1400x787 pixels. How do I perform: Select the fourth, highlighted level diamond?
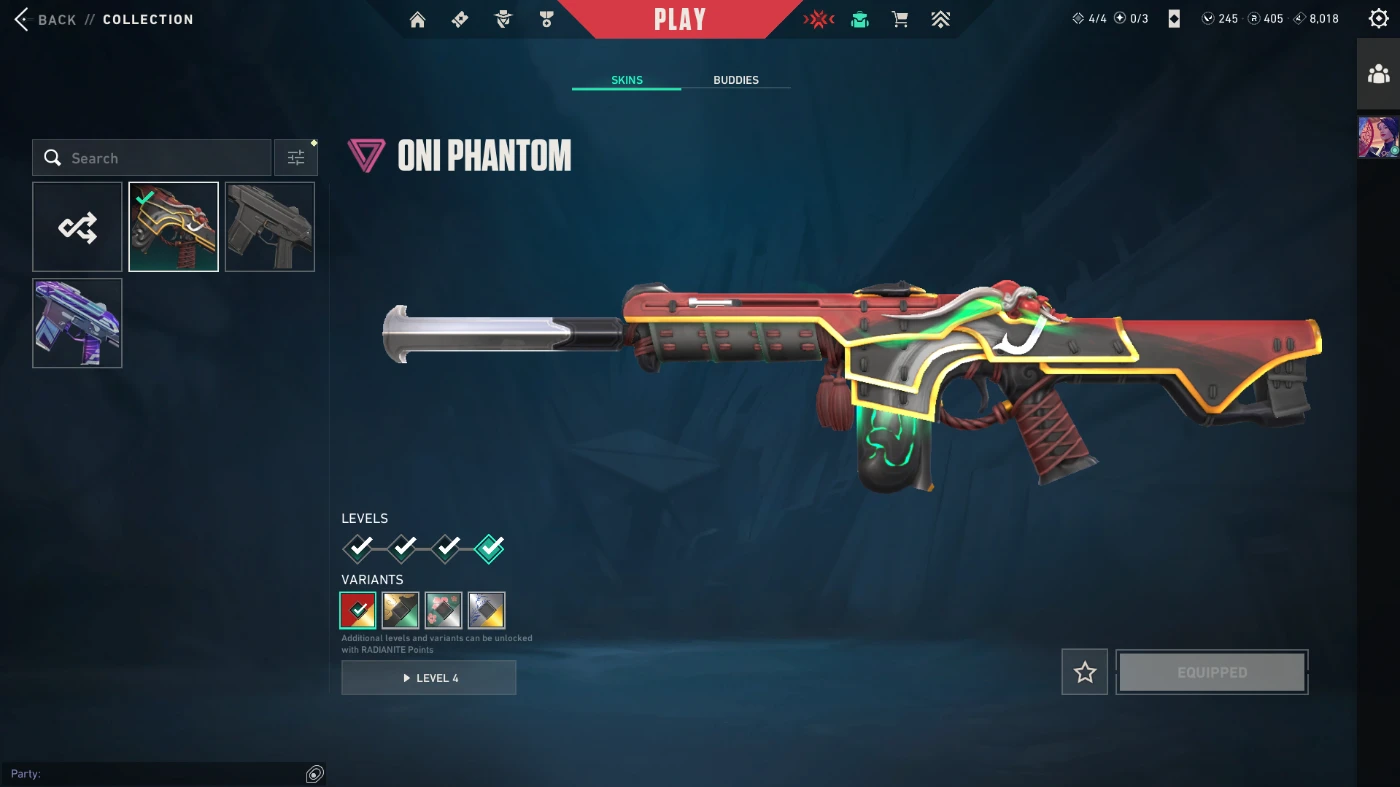point(490,548)
